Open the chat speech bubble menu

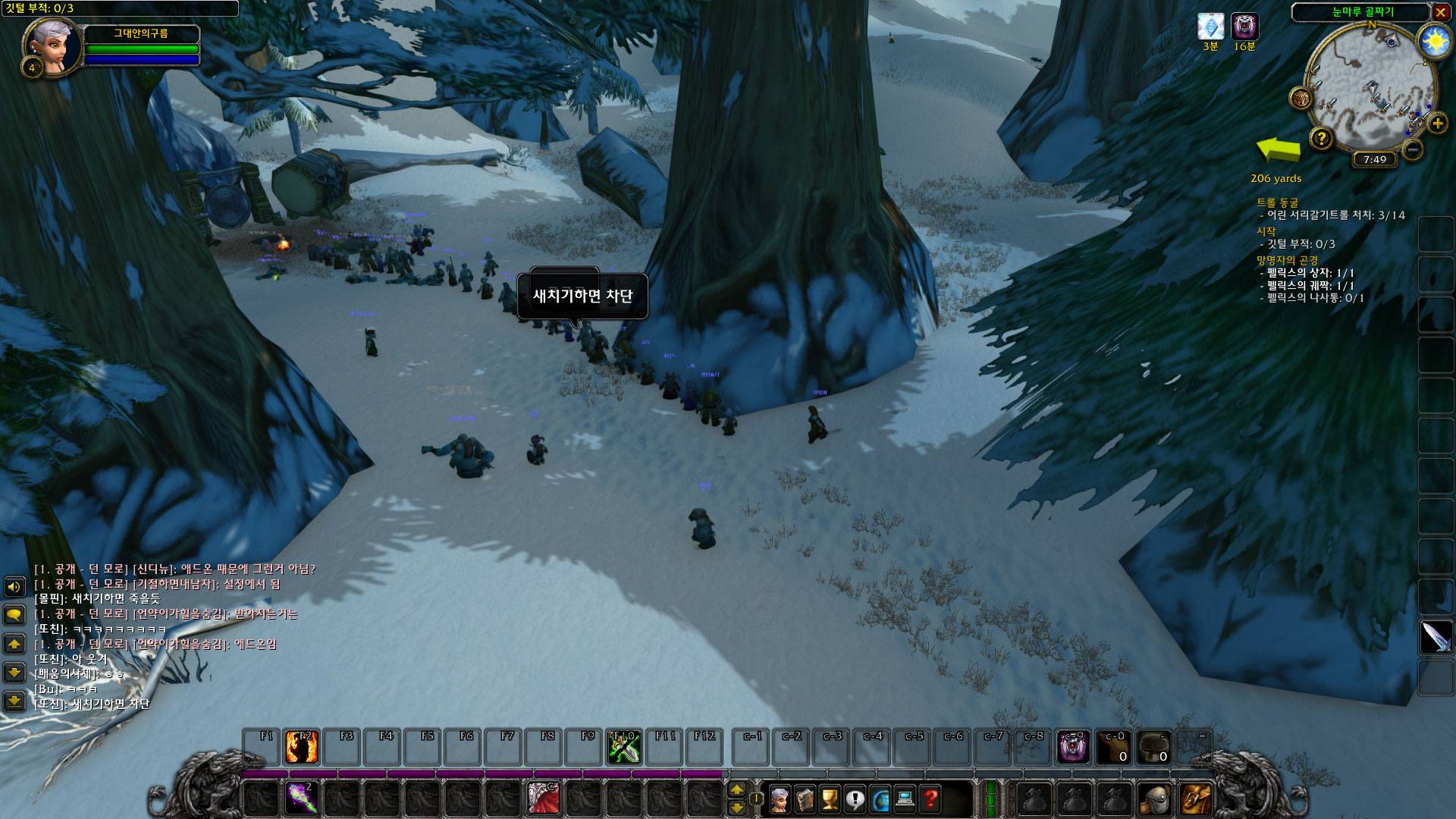tap(14, 614)
